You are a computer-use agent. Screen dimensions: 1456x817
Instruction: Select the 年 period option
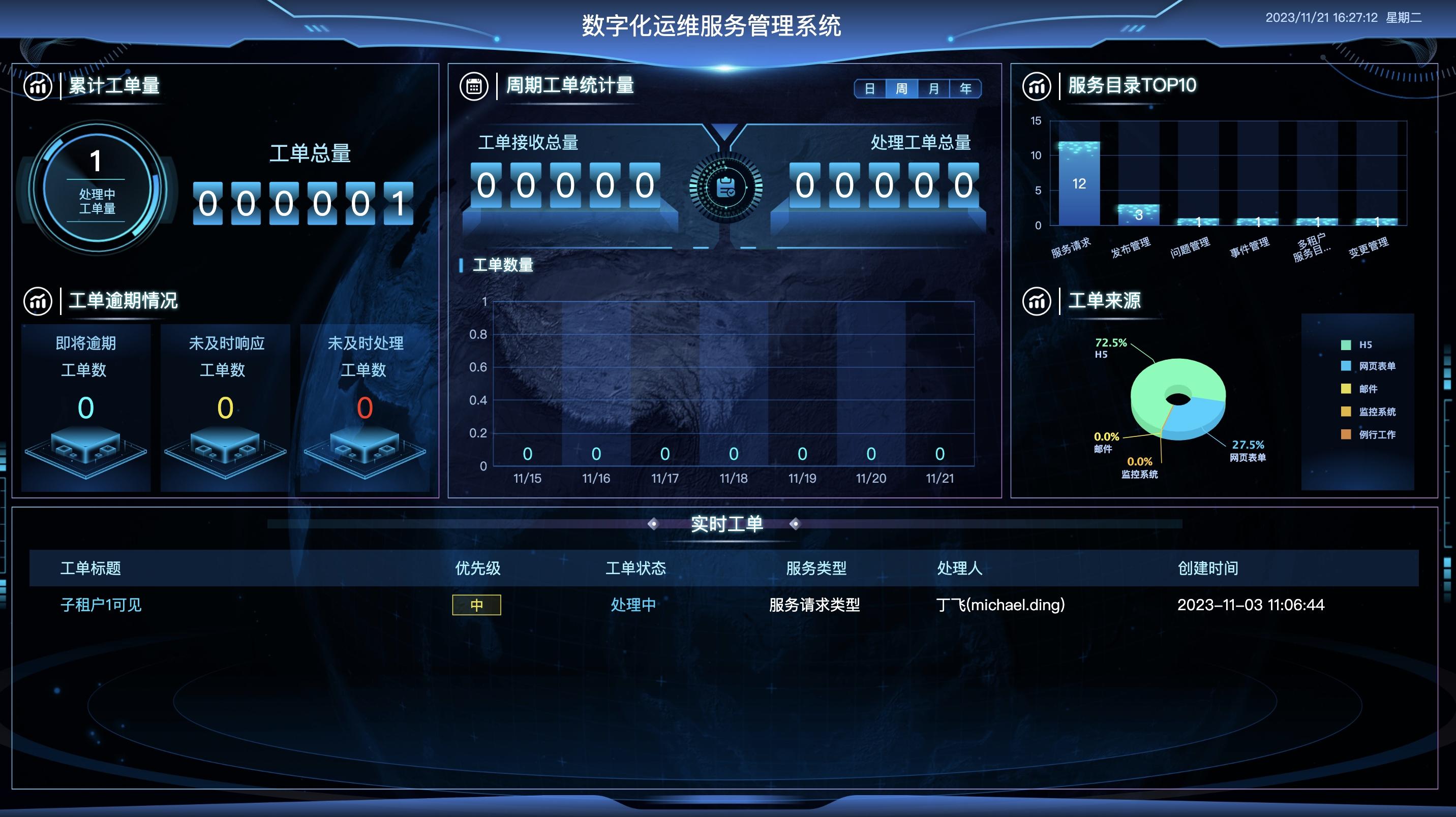(965, 88)
